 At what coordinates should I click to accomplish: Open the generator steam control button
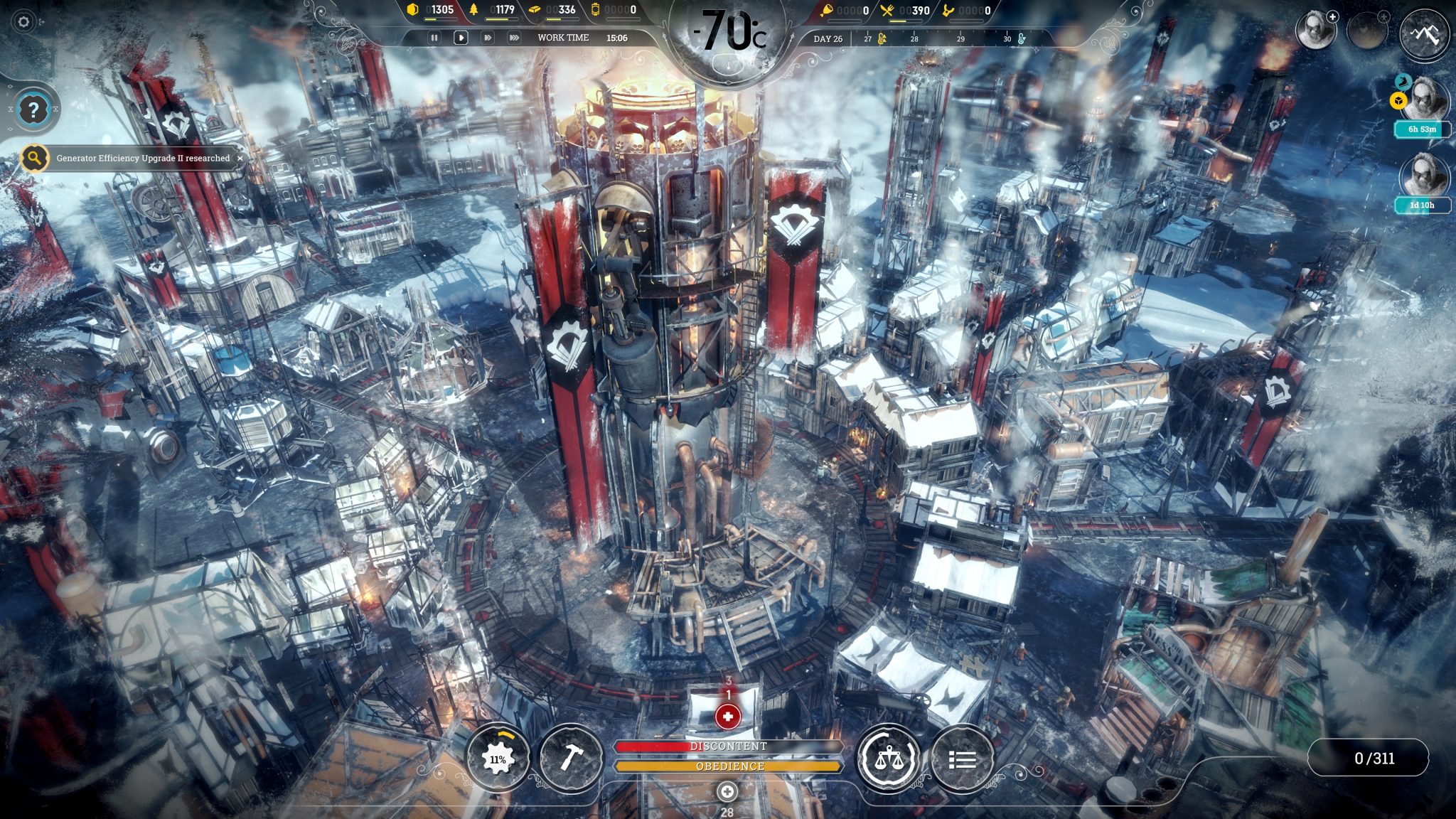(498, 759)
